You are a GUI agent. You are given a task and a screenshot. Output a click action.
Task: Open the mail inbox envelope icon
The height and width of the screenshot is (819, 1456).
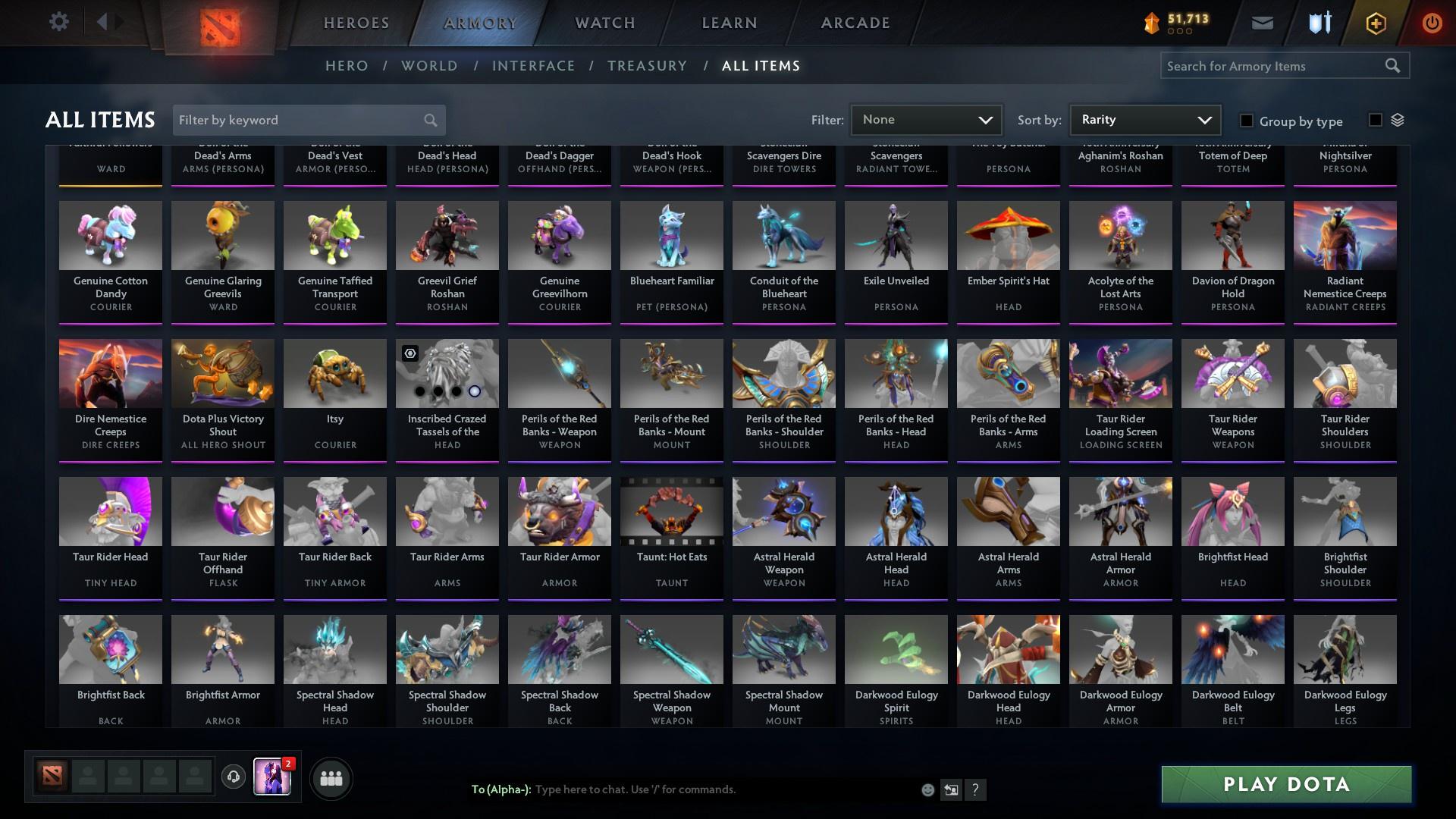click(1261, 22)
